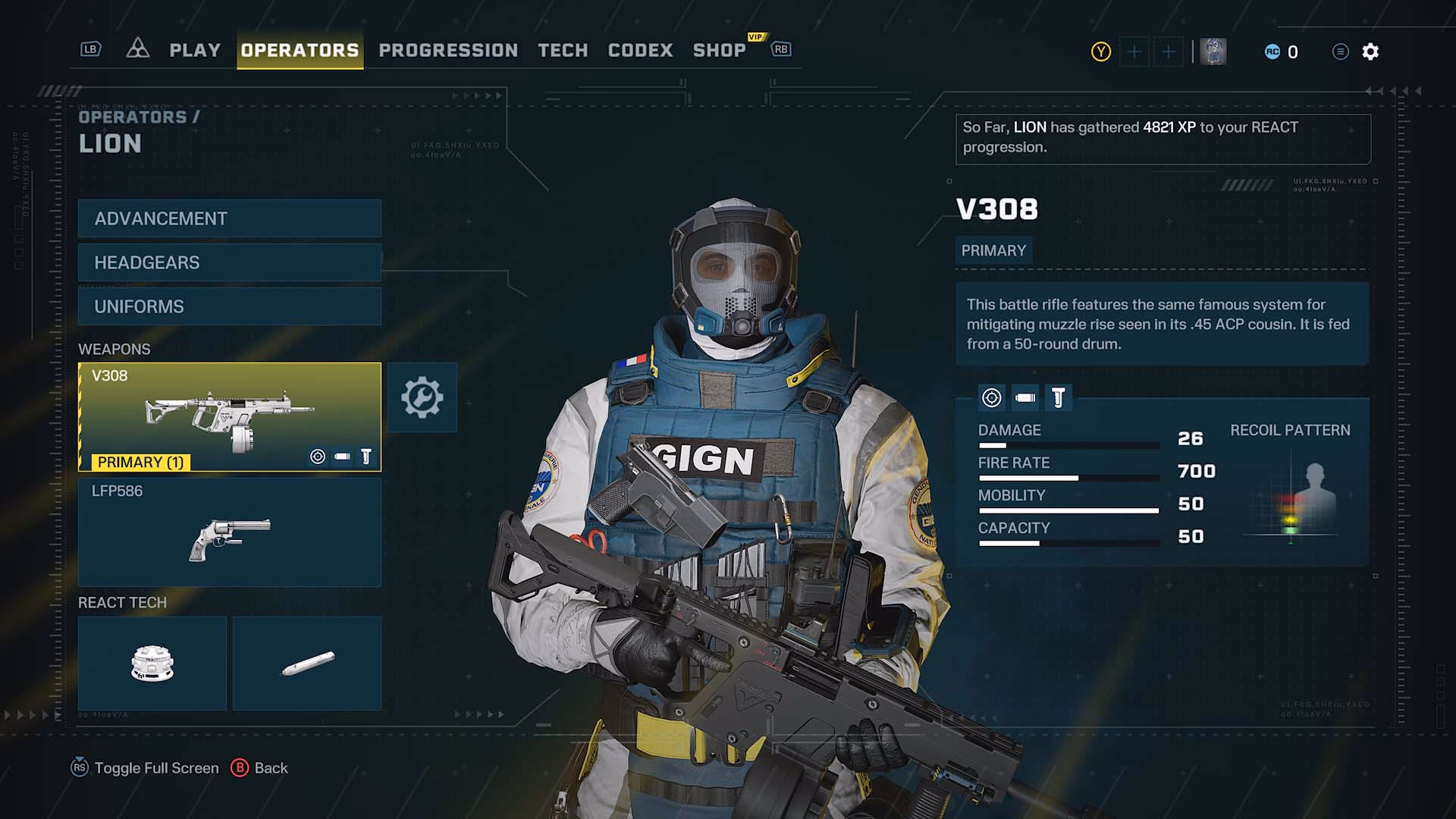The width and height of the screenshot is (1456, 819).
Task: Open weapon customization gear next to V308
Action: (x=422, y=397)
